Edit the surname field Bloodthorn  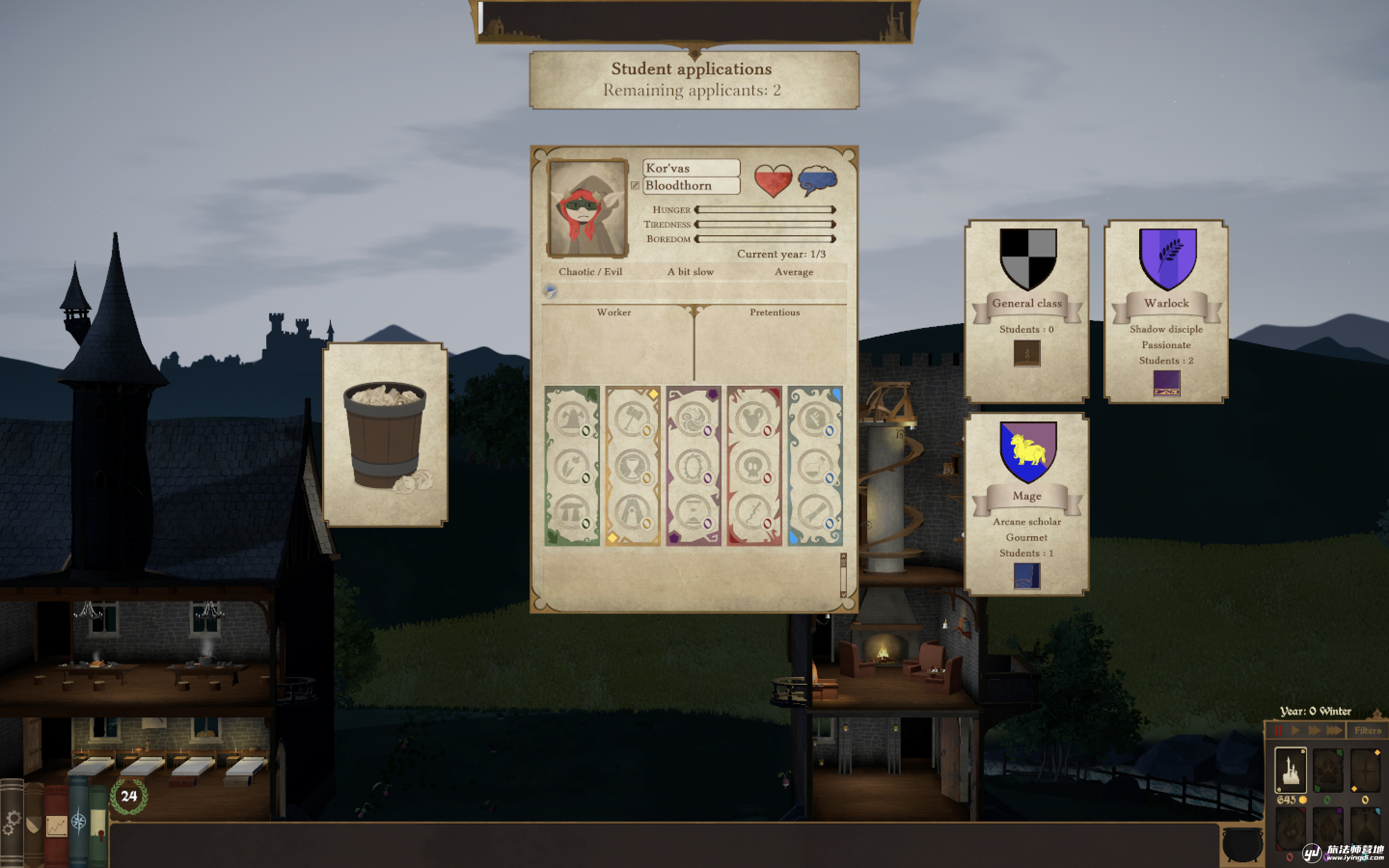tap(691, 186)
